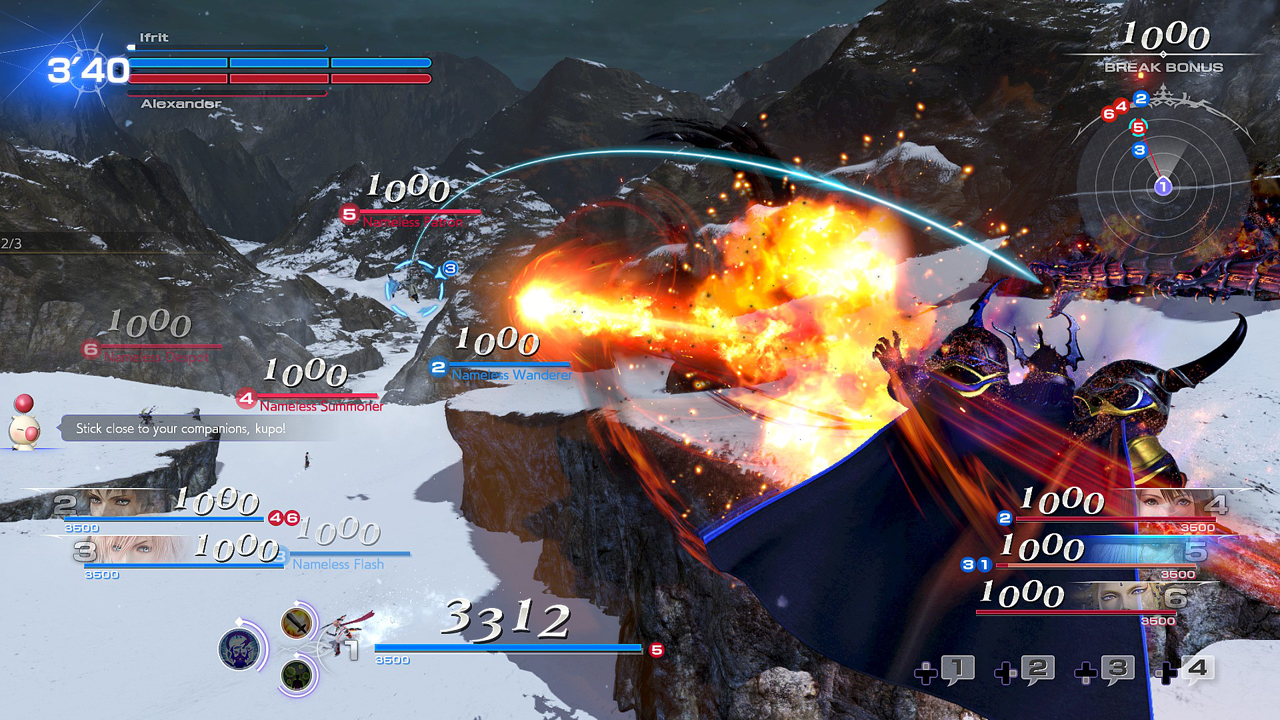Click the Nameless Wanderer target marker
This screenshot has height=720, width=1280.
tap(437, 367)
